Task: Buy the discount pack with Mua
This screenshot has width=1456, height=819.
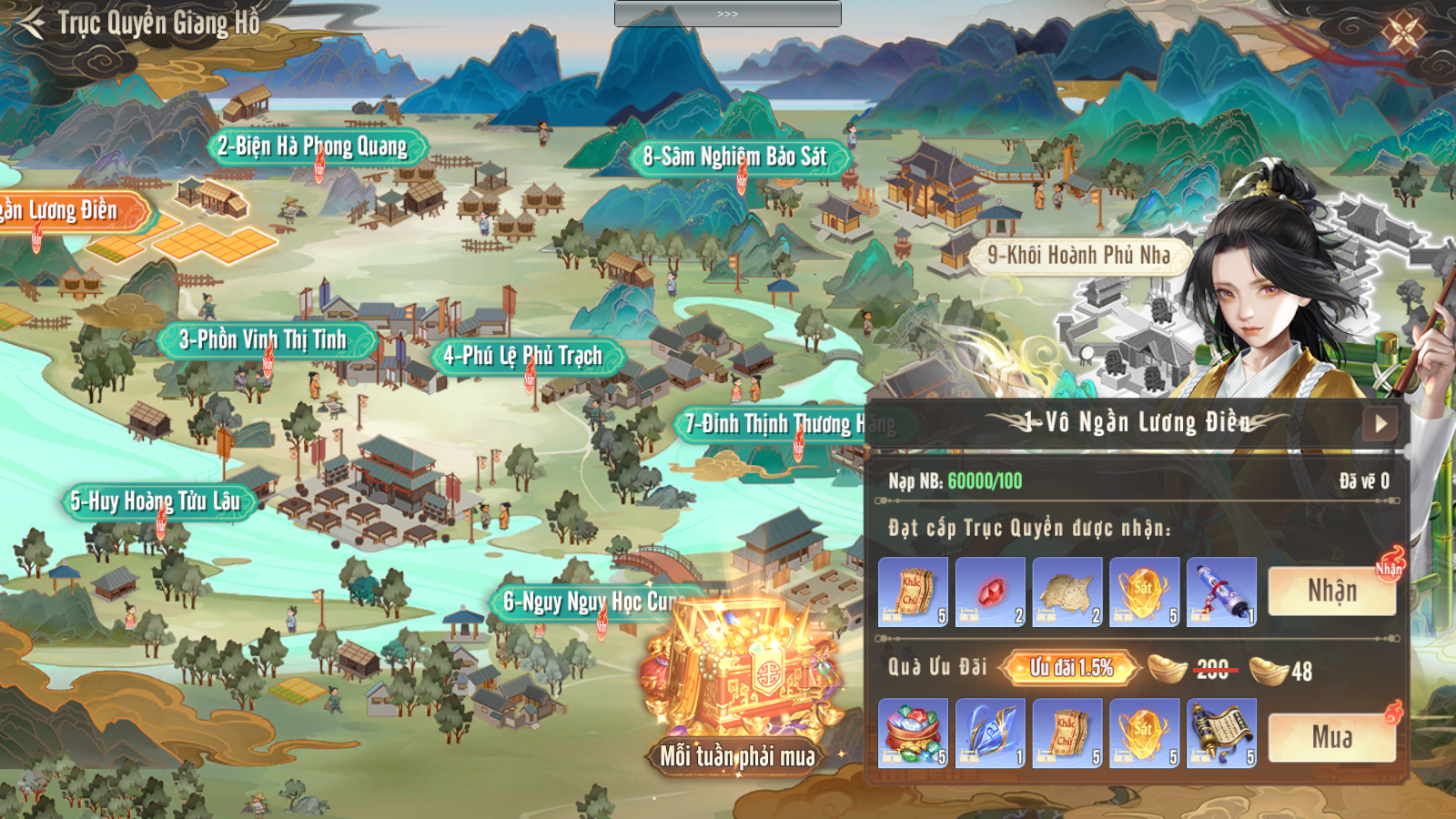Action: pyautogui.click(x=1332, y=737)
